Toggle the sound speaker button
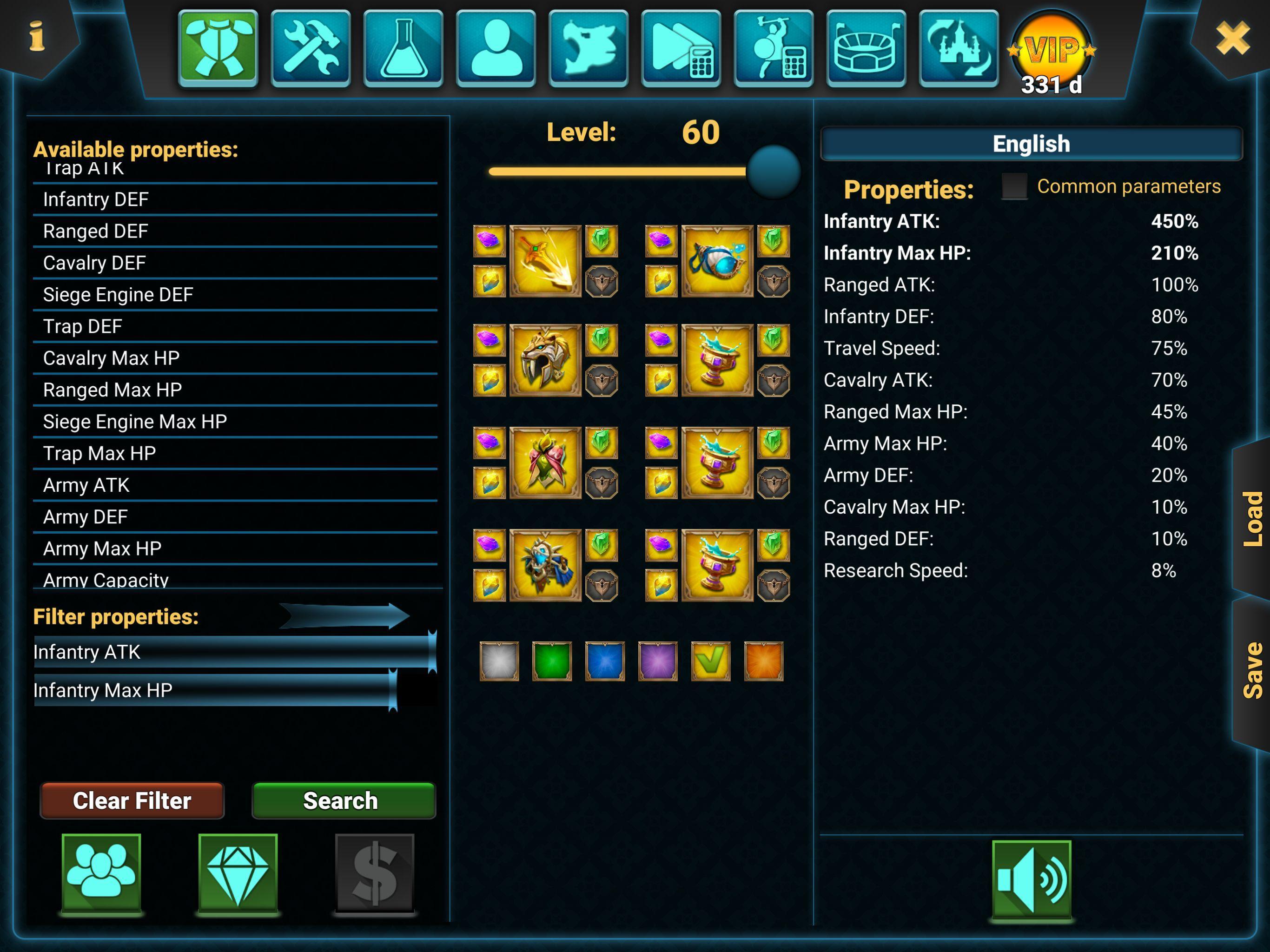The height and width of the screenshot is (952, 1270). coord(1031,879)
